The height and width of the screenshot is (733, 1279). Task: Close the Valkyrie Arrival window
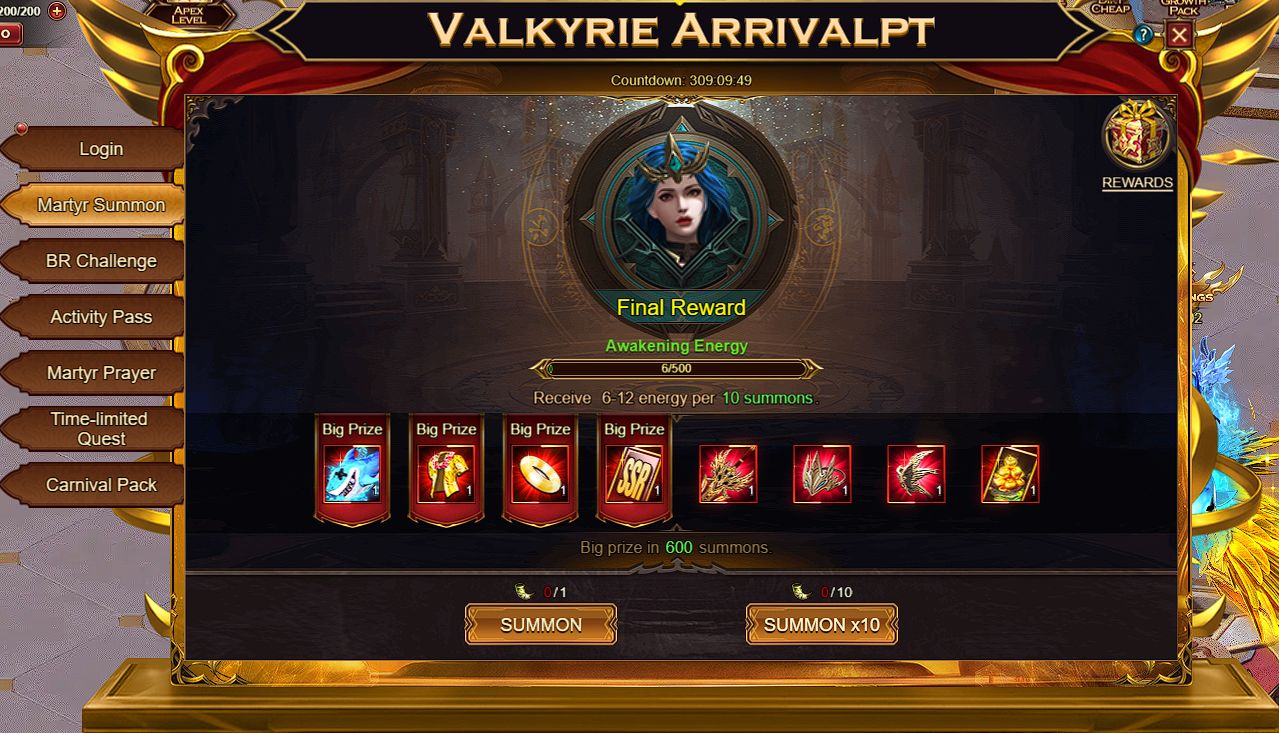click(1180, 35)
